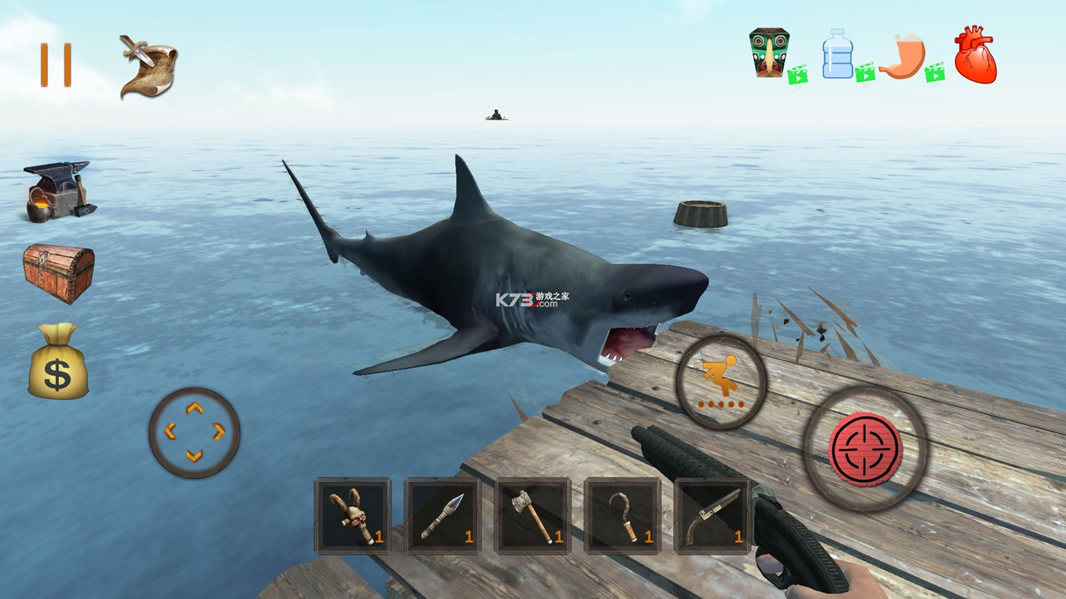The height and width of the screenshot is (599, 1066).
Task: Select the spear hotbar slot
Action: click(x=442, y=516)
